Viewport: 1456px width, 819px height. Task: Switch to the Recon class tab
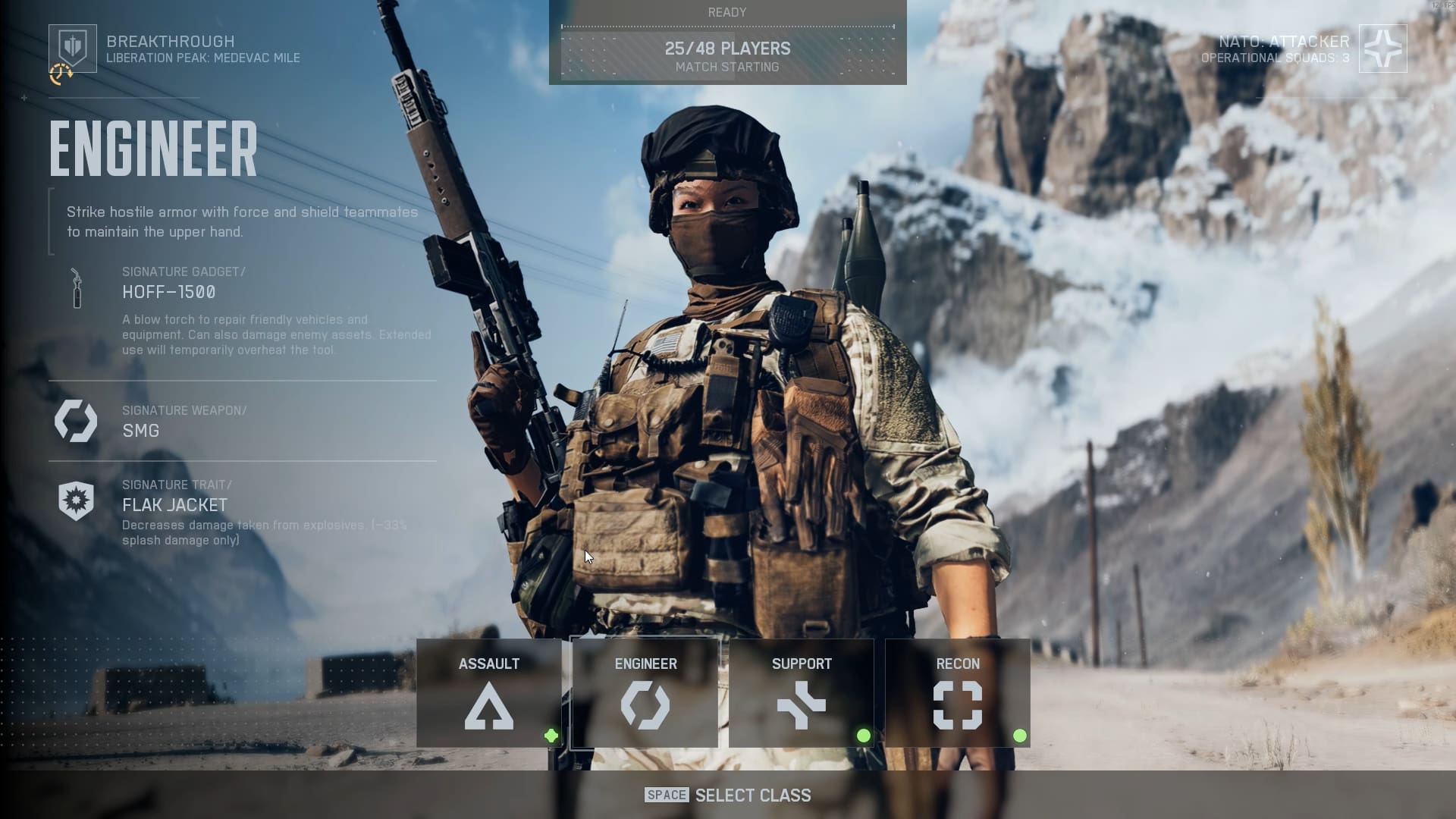tap(959, 664)
